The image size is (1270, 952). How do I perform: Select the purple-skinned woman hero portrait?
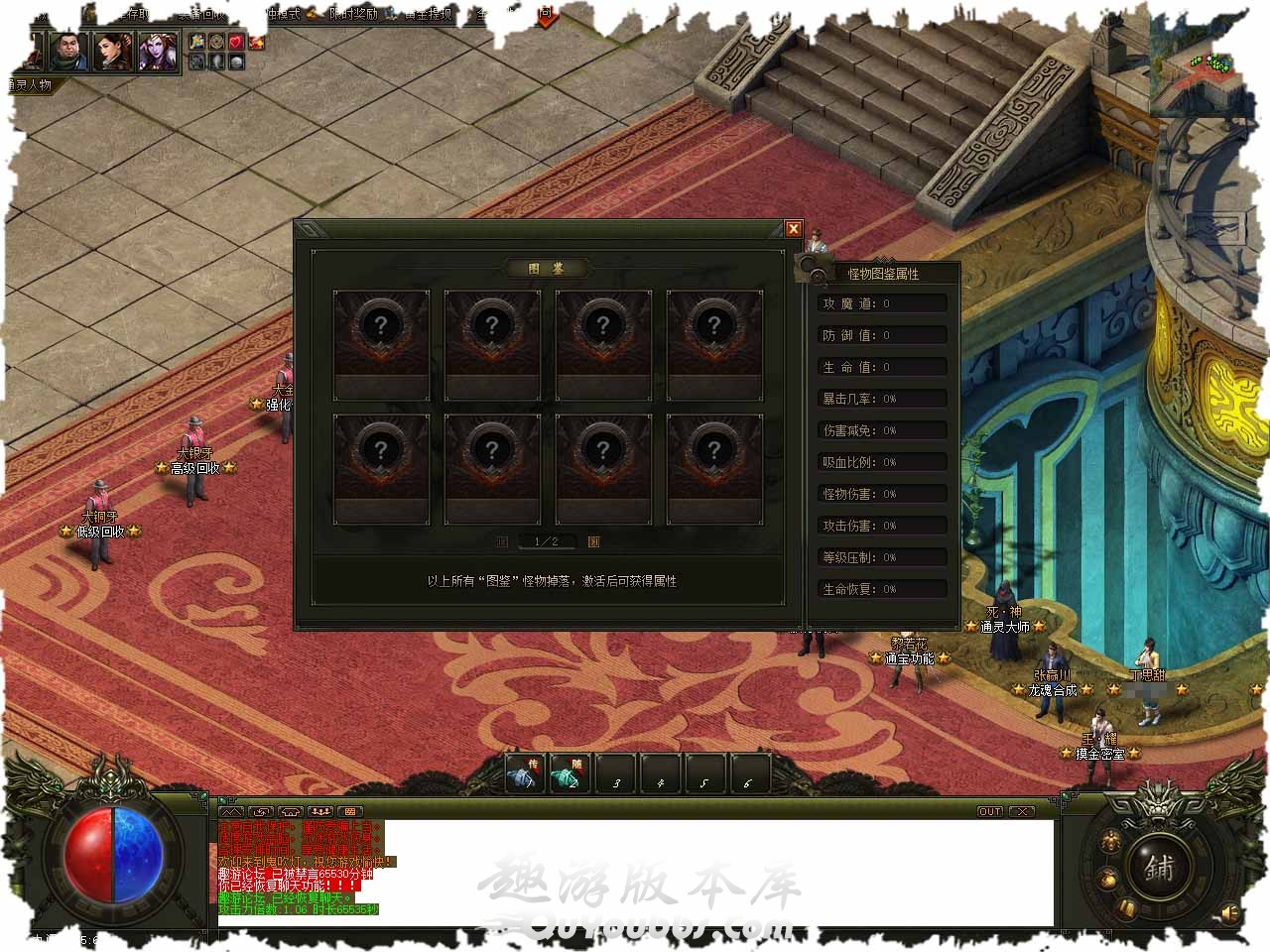157,51
